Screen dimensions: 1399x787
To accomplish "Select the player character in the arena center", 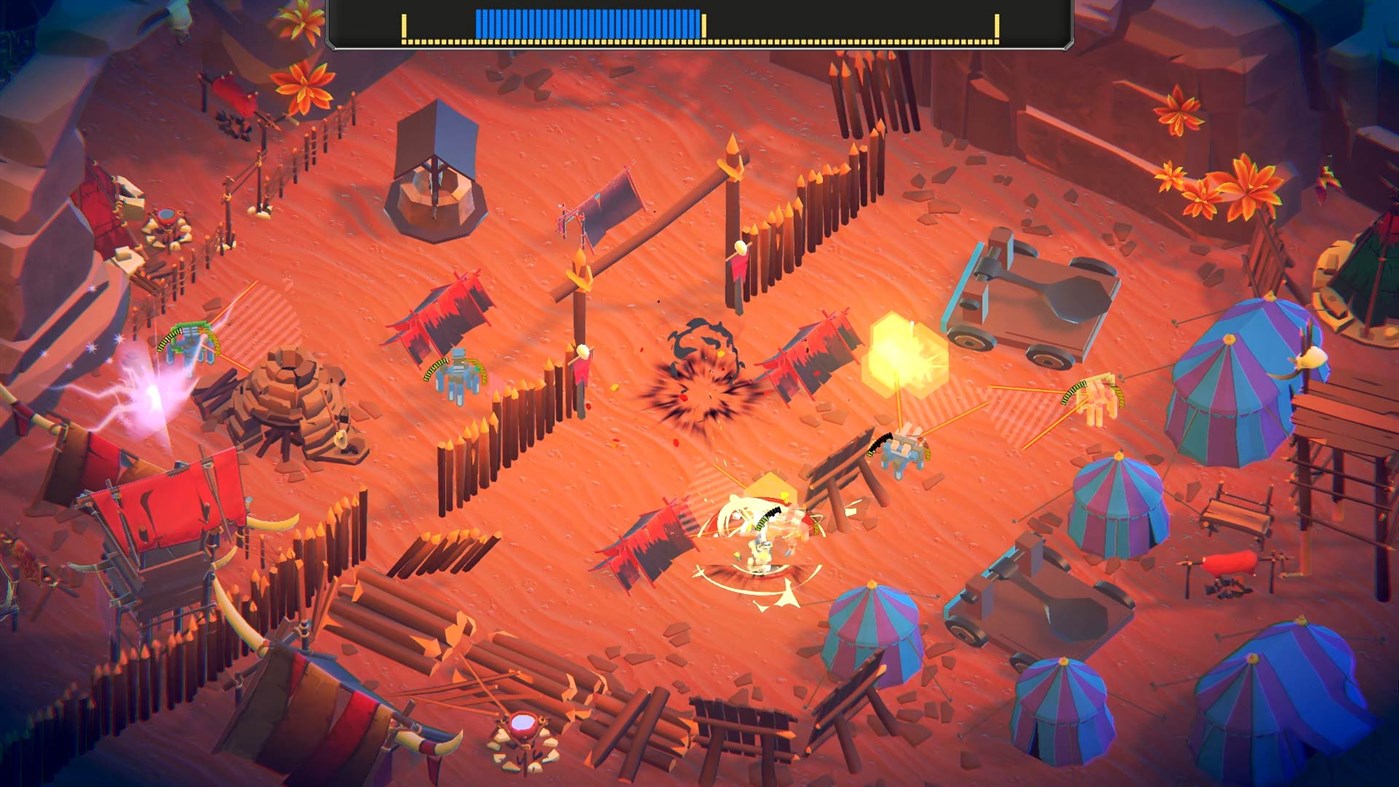I will pos(758,545).
